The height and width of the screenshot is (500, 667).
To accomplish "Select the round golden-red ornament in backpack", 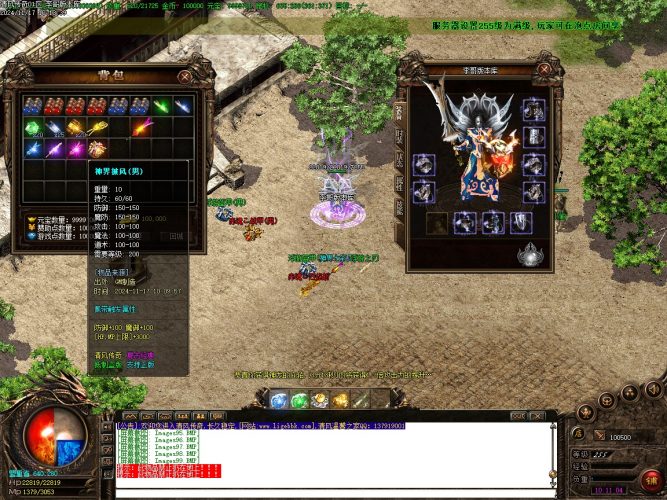I will (97, 149).
